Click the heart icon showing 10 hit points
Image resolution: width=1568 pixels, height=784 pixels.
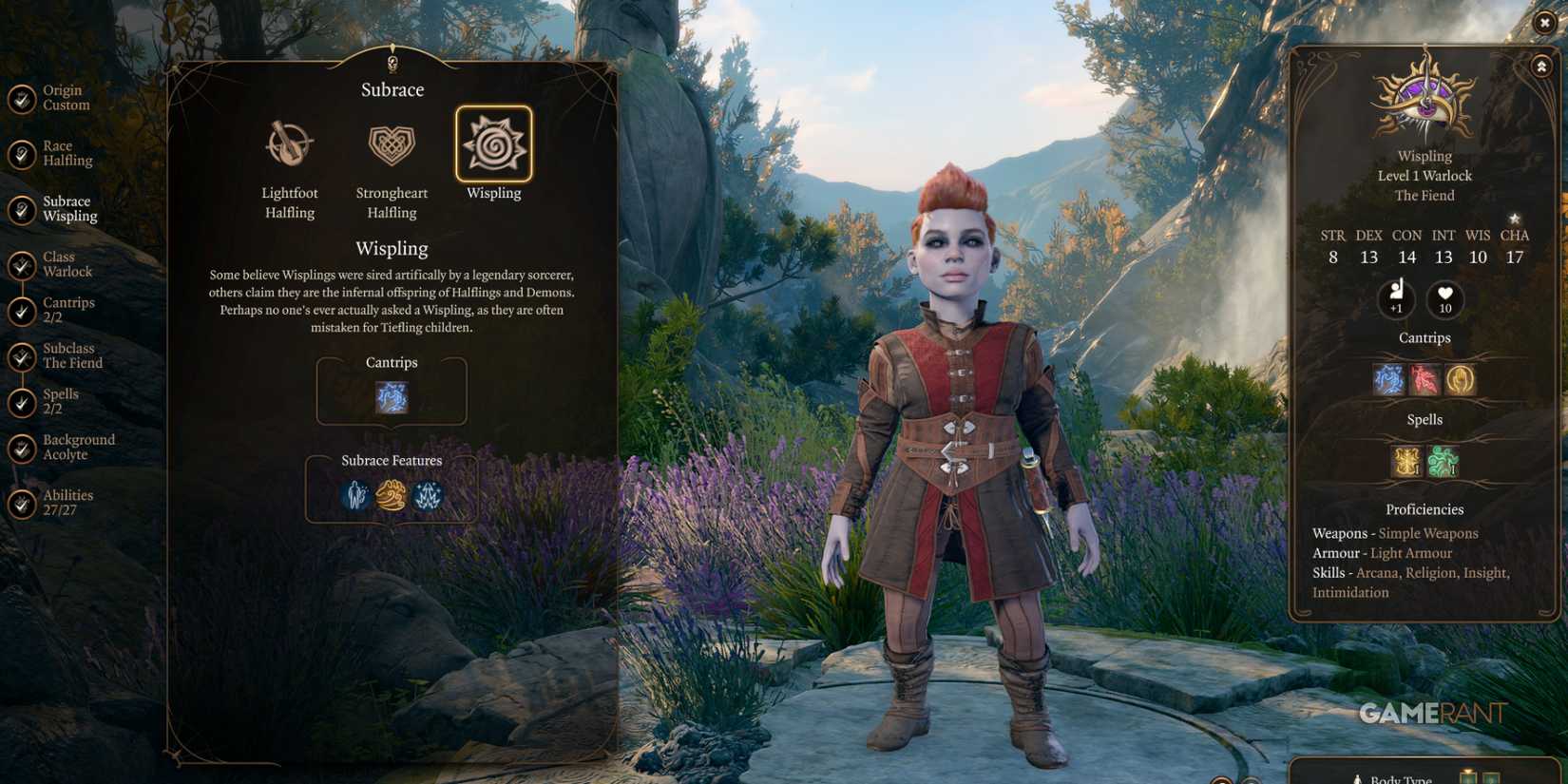pyautogui.click(x=1444, y=299)
